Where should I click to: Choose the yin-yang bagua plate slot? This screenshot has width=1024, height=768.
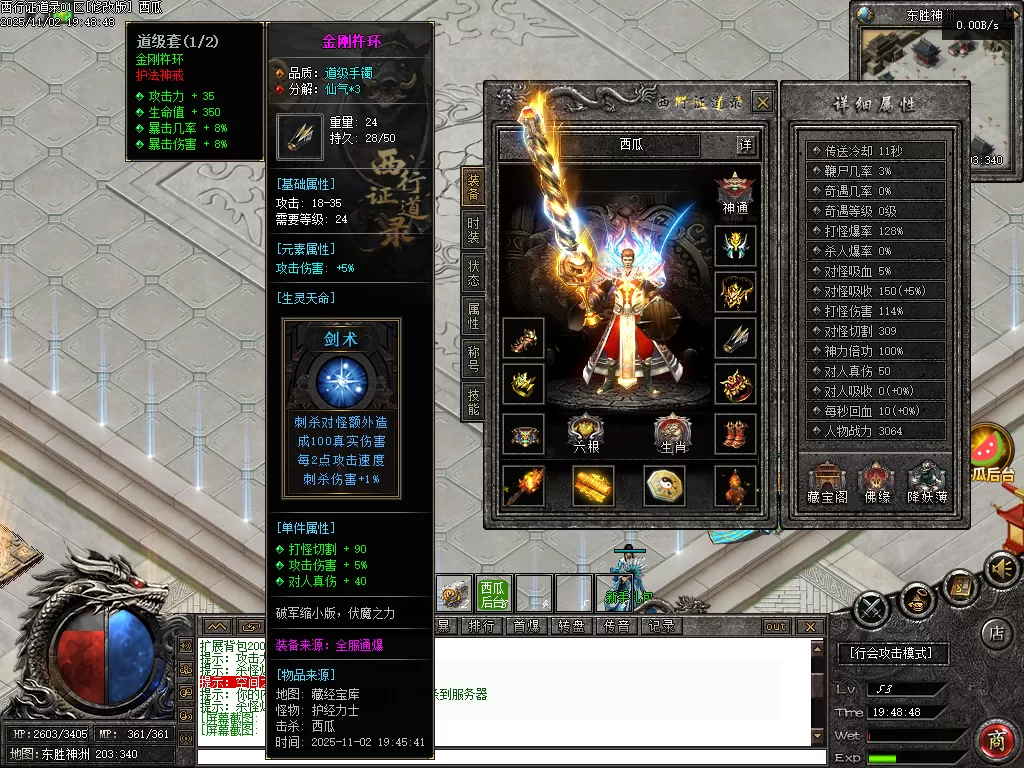pyautogui.click(x=664, y=486)
